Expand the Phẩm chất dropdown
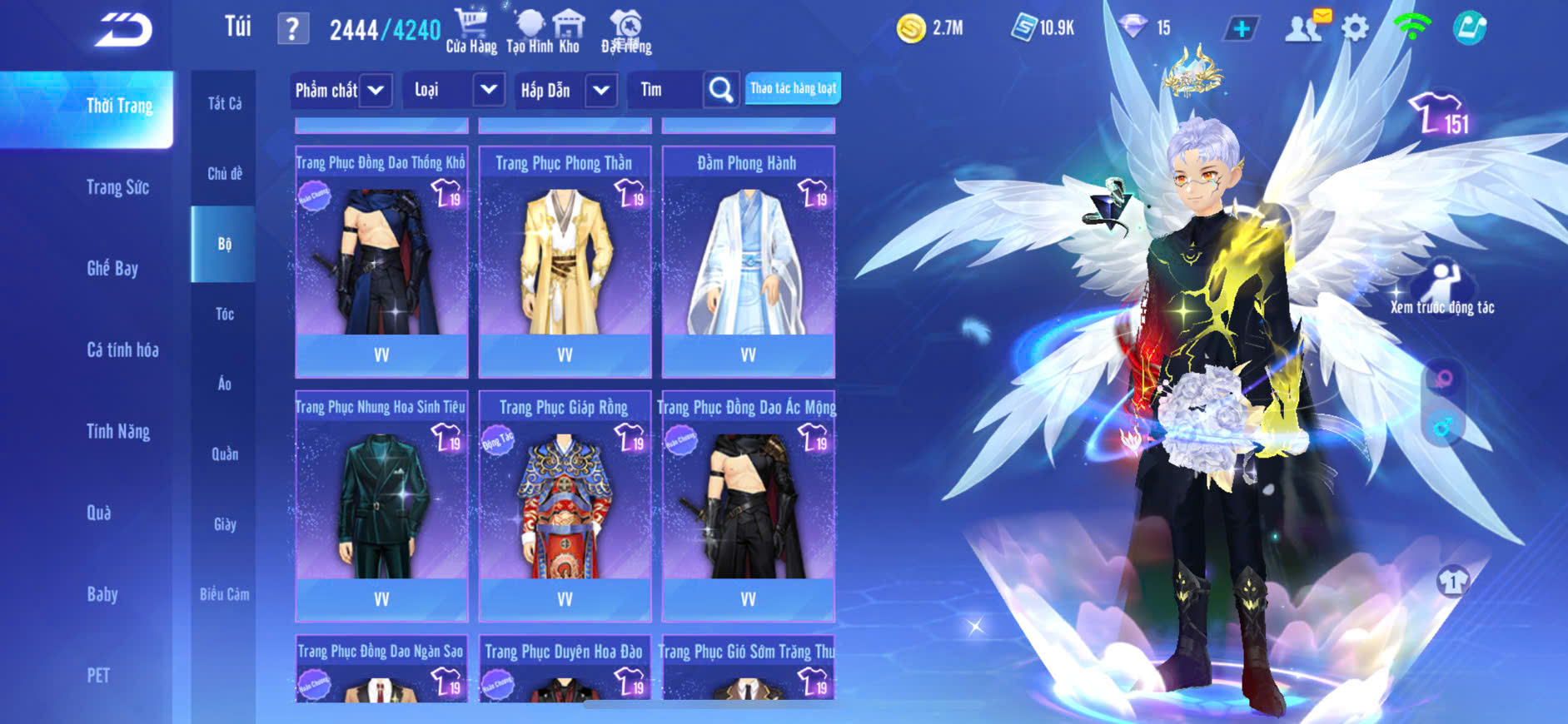Viewport: 1568px width, 724px height. click(x=341, y=90)
